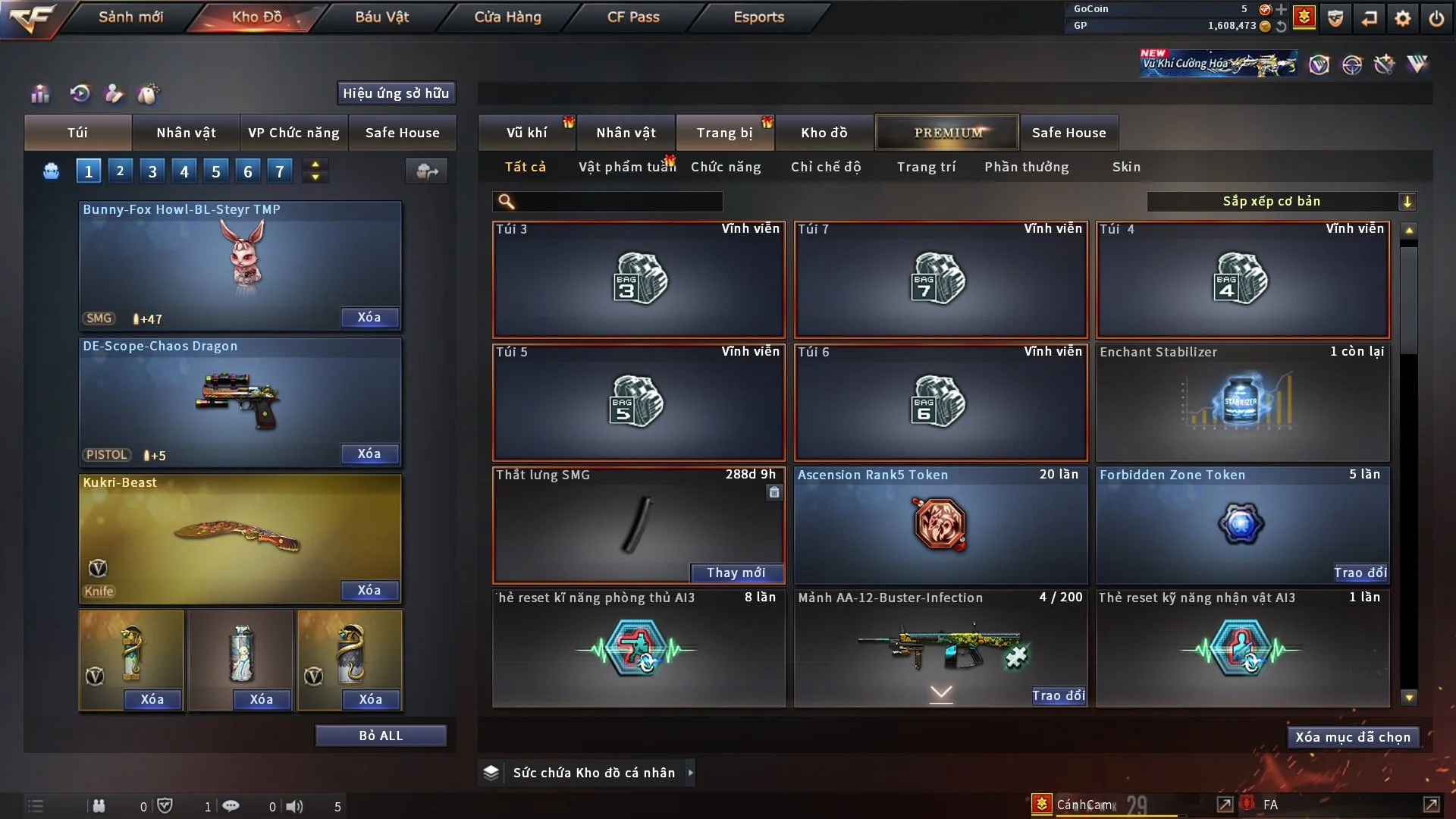The height and width of the screenshot is (819, 1456).
Task: Click the Hiệu ứng sở hữu button
Action: (396, 93)
